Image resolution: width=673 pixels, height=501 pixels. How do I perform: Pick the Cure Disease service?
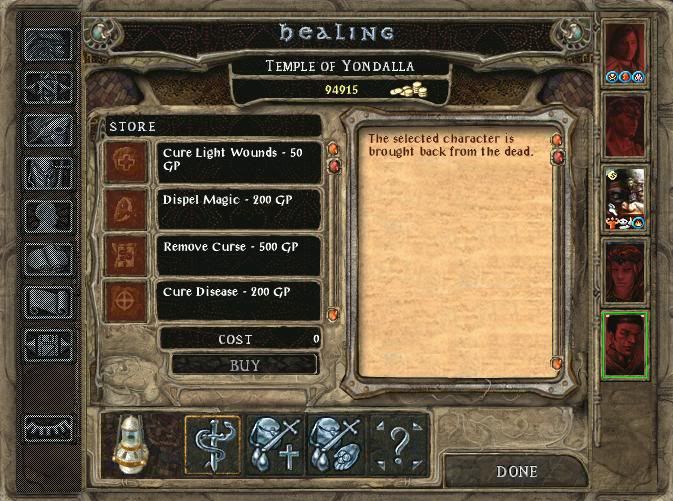tap(238, 300)
